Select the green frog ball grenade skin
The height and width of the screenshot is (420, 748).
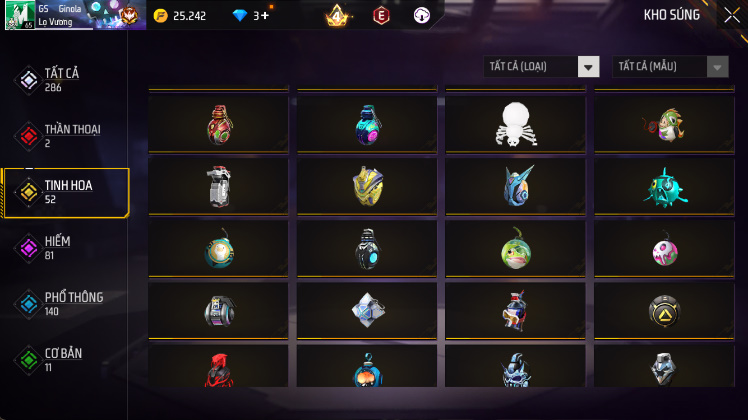click(x=516, y=248)
